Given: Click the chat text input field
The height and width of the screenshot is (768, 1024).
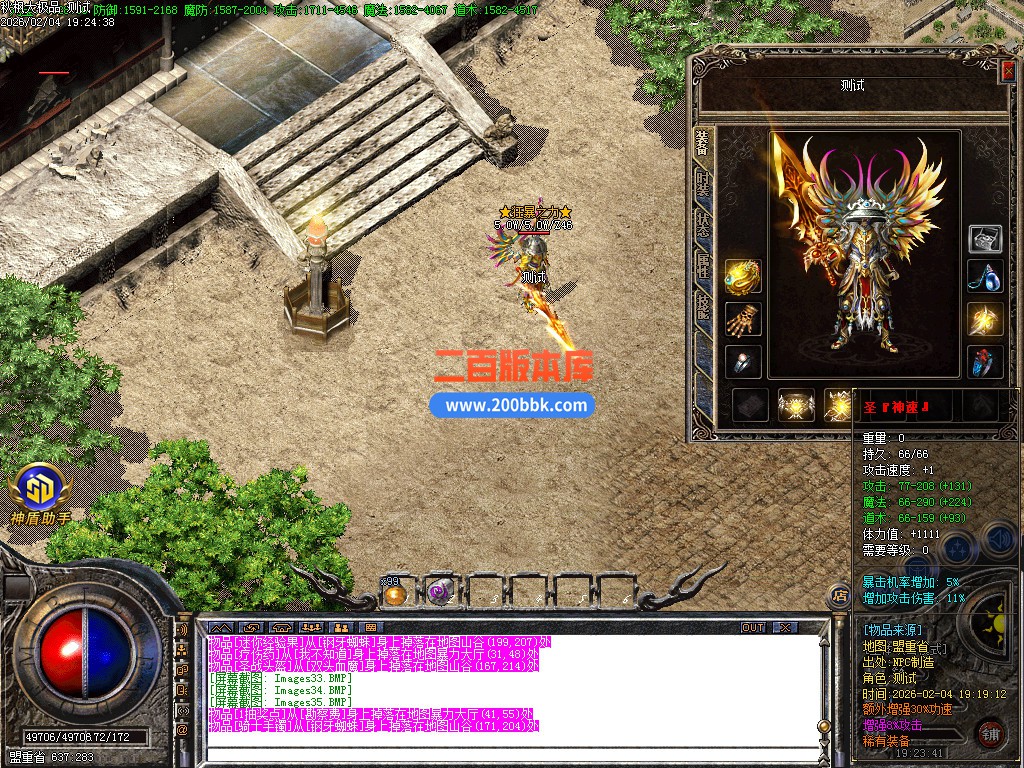Looking at the screenshot, I should click(500, 754).
